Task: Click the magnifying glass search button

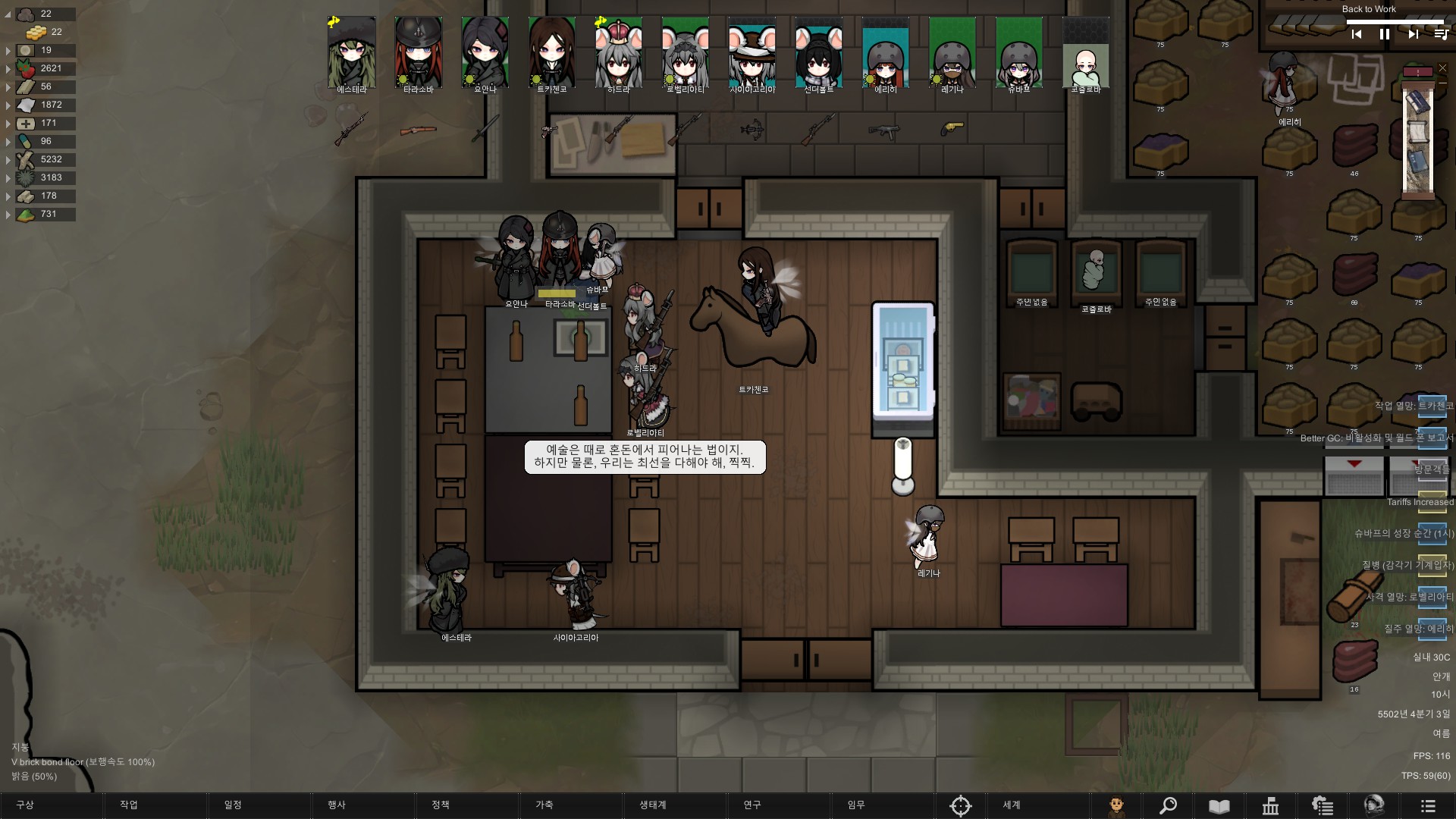Action: pyautogui.click(x=1168, y=805)
